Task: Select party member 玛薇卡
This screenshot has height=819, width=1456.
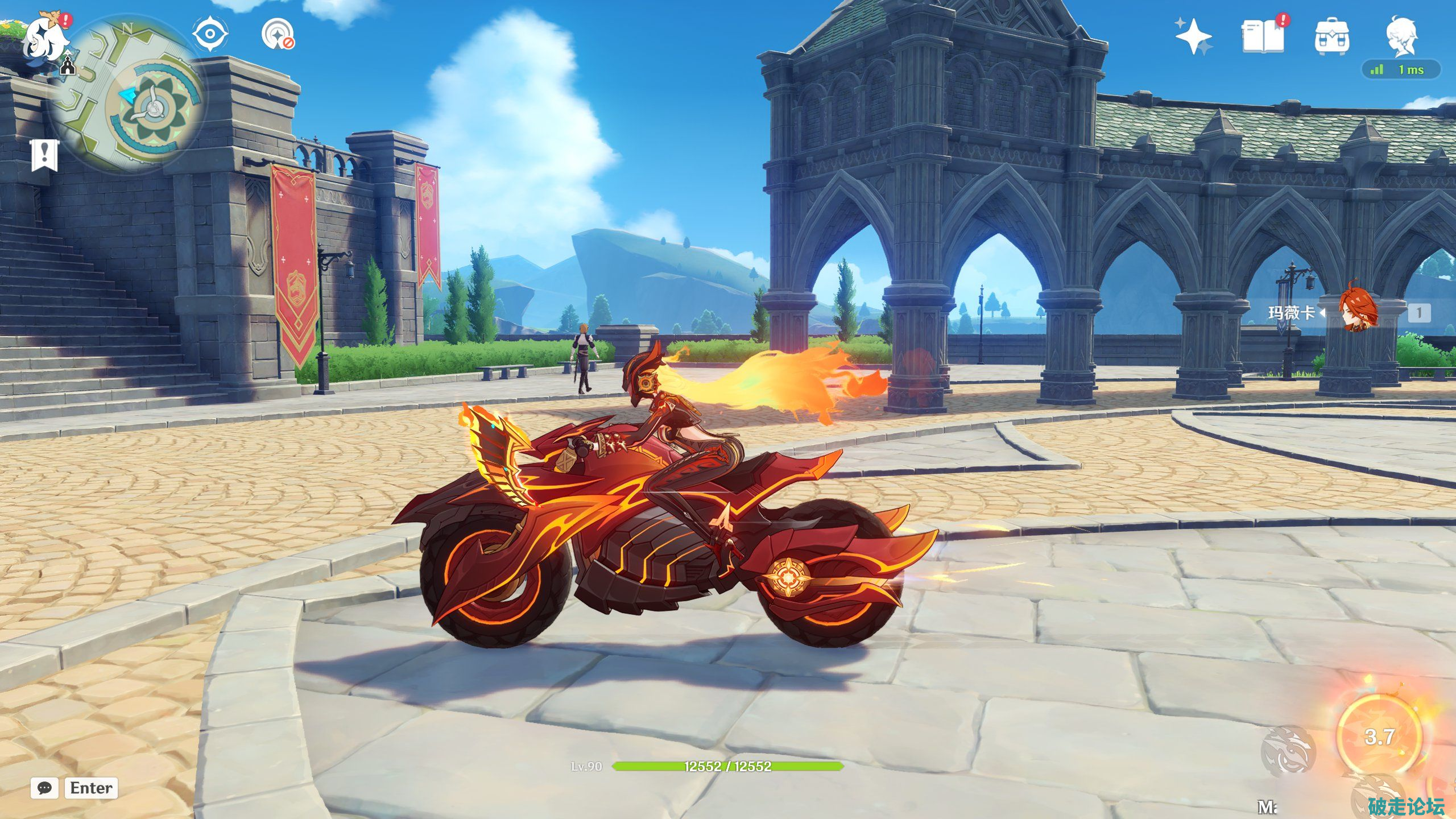Action: (1359, 312)
